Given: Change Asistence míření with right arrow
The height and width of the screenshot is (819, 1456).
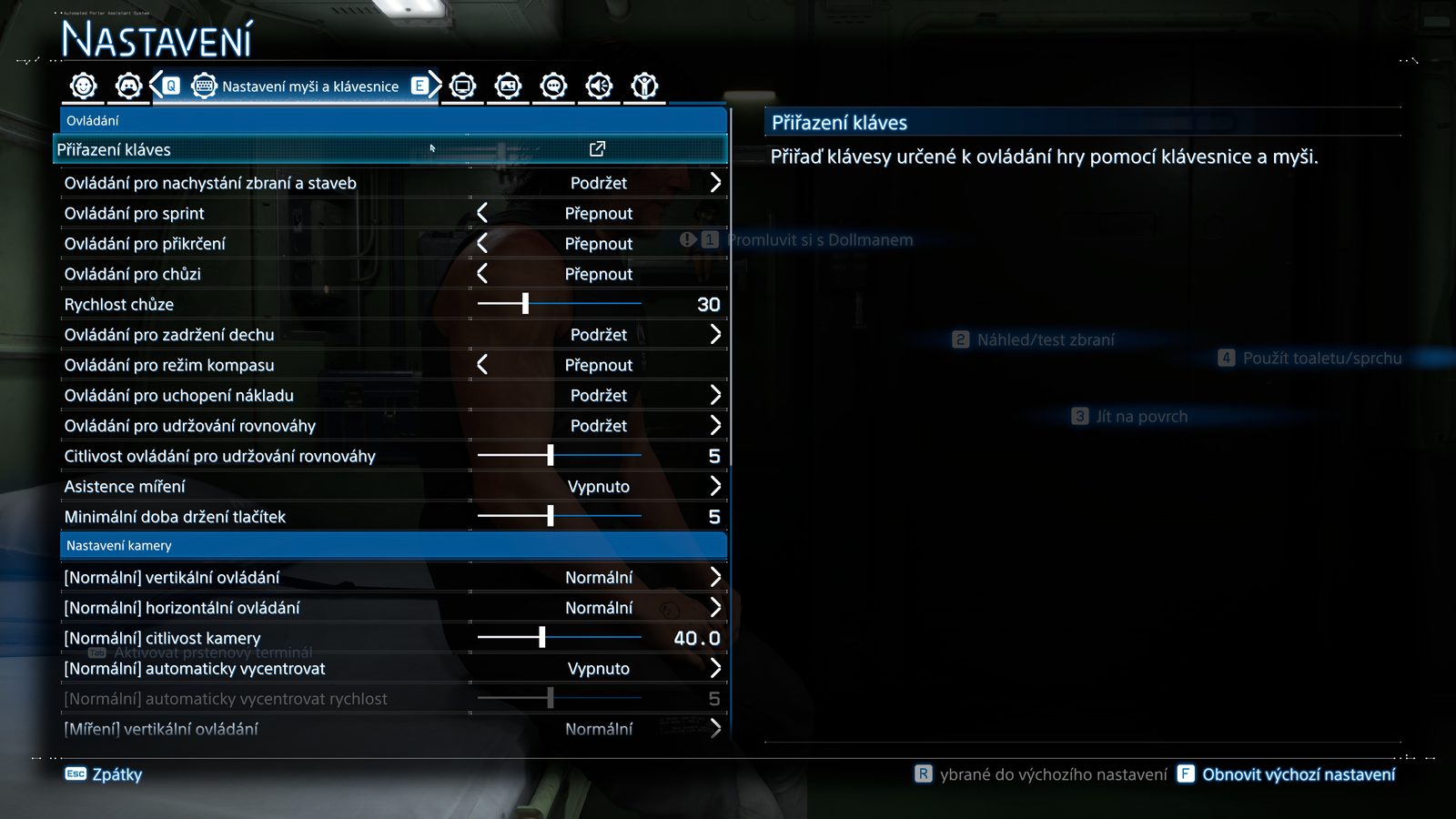Looking at the screenshot, I should (715, 487).
